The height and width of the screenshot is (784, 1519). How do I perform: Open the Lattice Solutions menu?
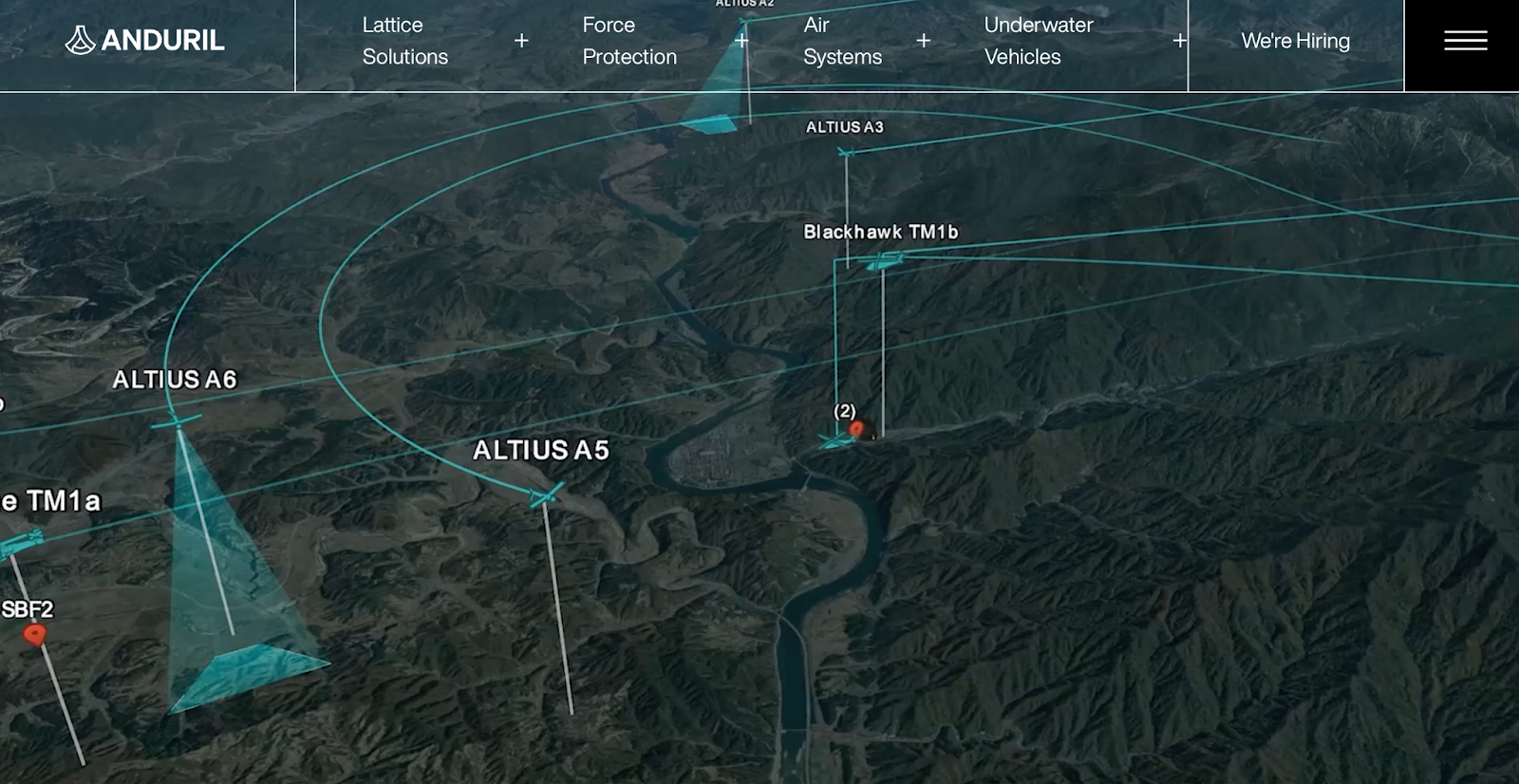(x=405, y=41)
